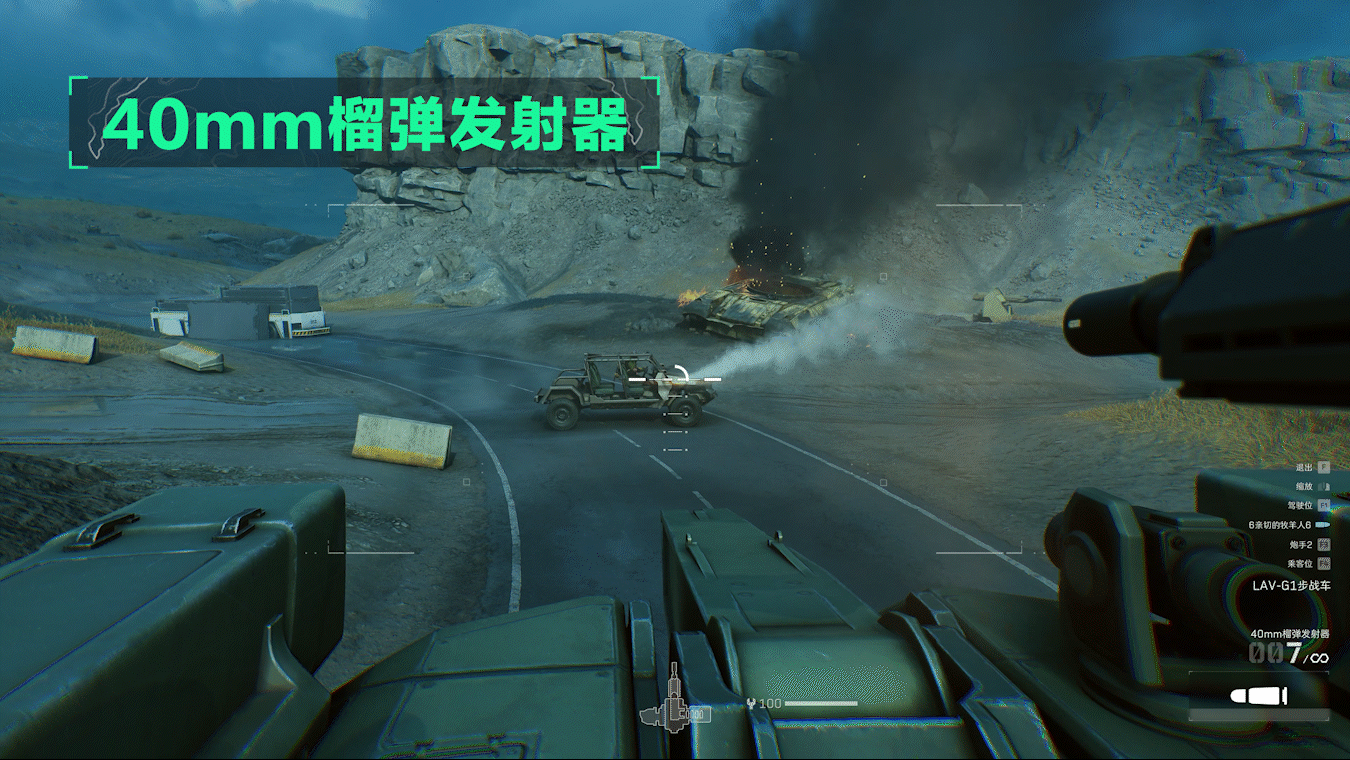Click the wrench vehicle repair icon
This screenshot has height=760, width=1350.
tap(751, 704)
